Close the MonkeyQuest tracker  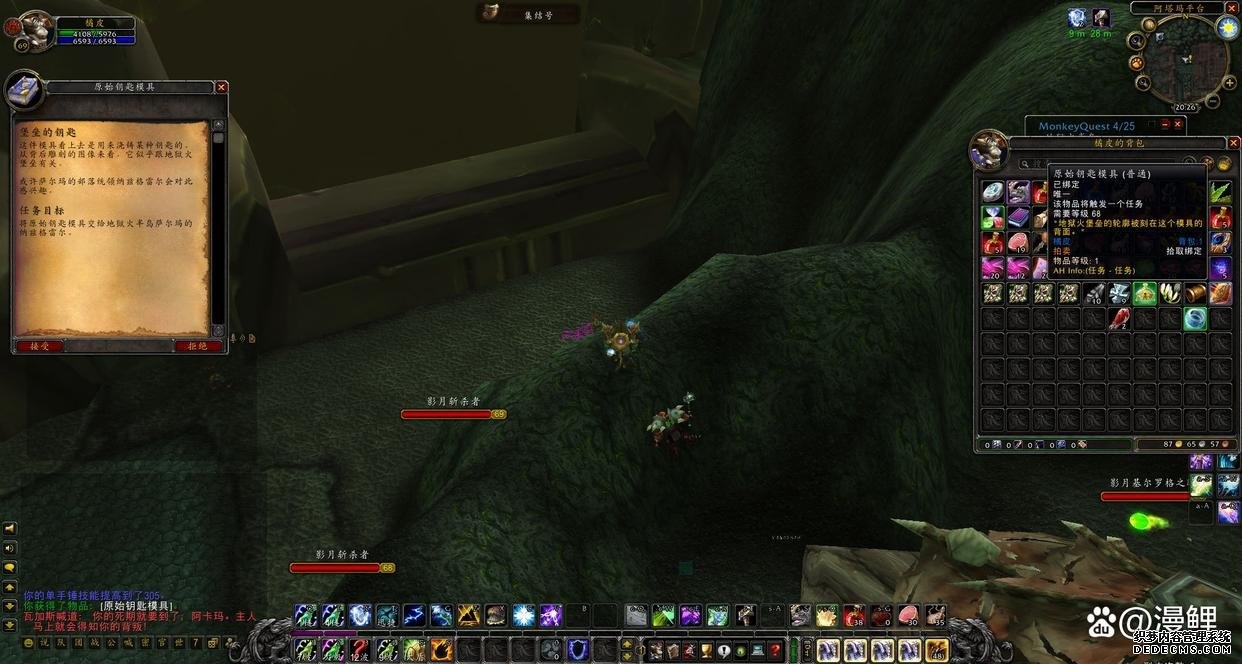pos(1178,125)
